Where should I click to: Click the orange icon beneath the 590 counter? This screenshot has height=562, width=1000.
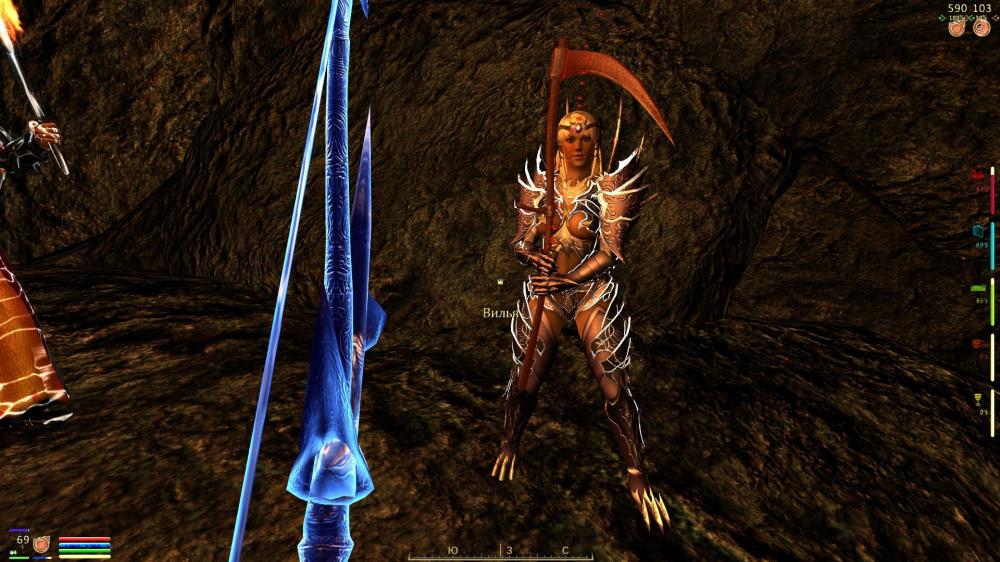click(957, 28)
